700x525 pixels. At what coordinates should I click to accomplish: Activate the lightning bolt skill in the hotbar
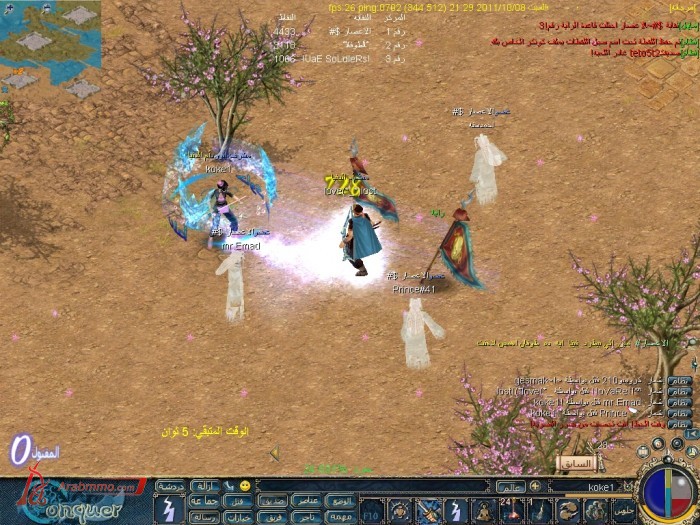click(x=455, y=509)
